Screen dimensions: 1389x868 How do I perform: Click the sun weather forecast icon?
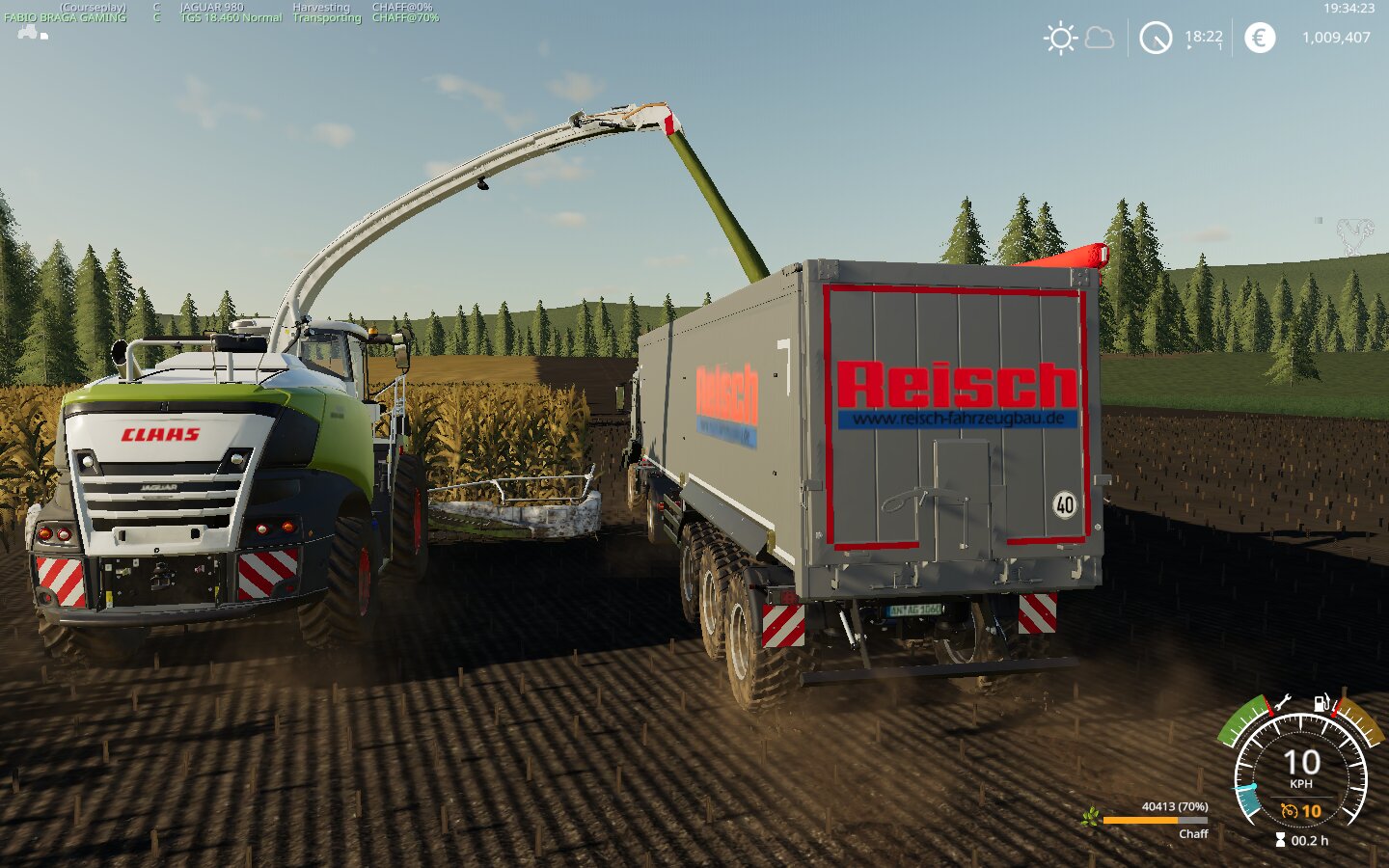click(1060, 39)
